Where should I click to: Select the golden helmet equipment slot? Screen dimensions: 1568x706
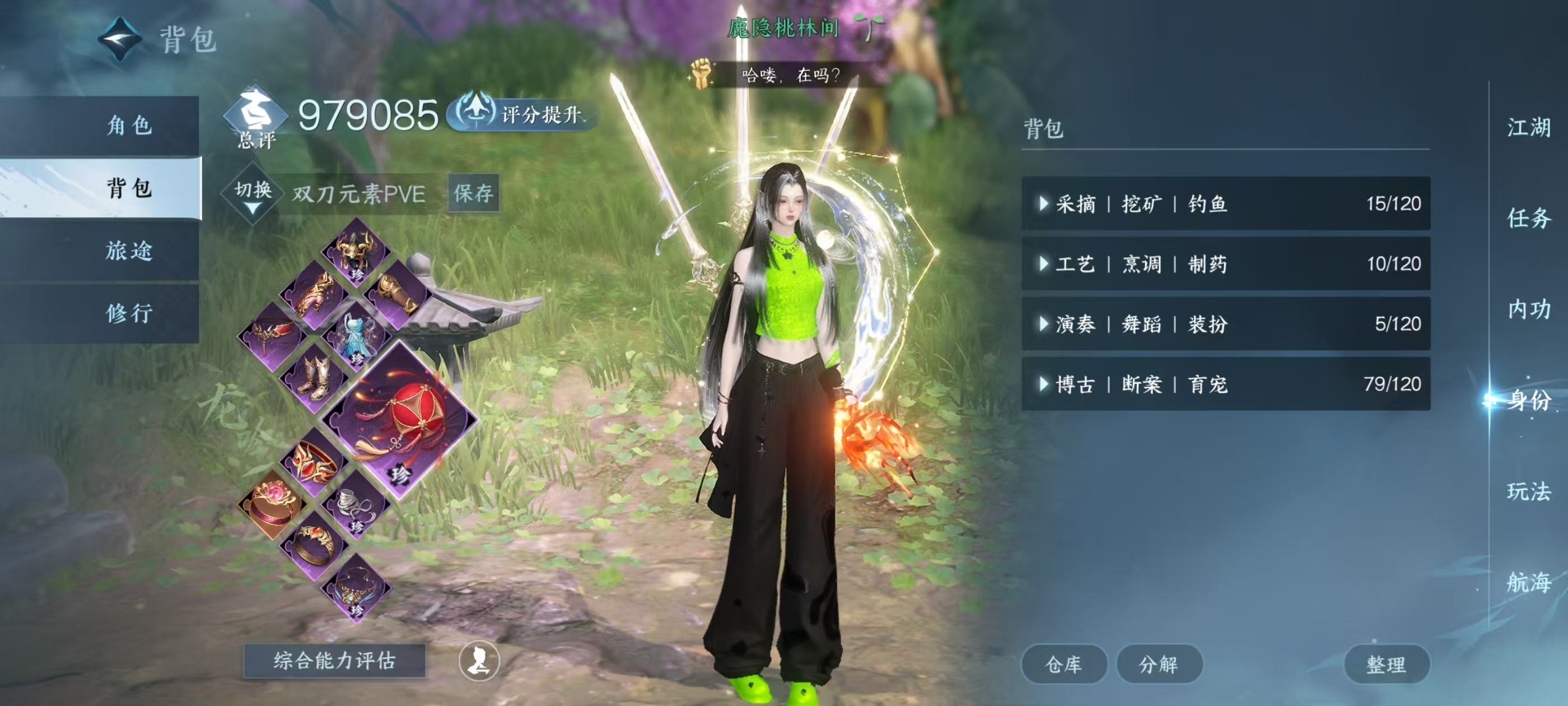(356, 250)
